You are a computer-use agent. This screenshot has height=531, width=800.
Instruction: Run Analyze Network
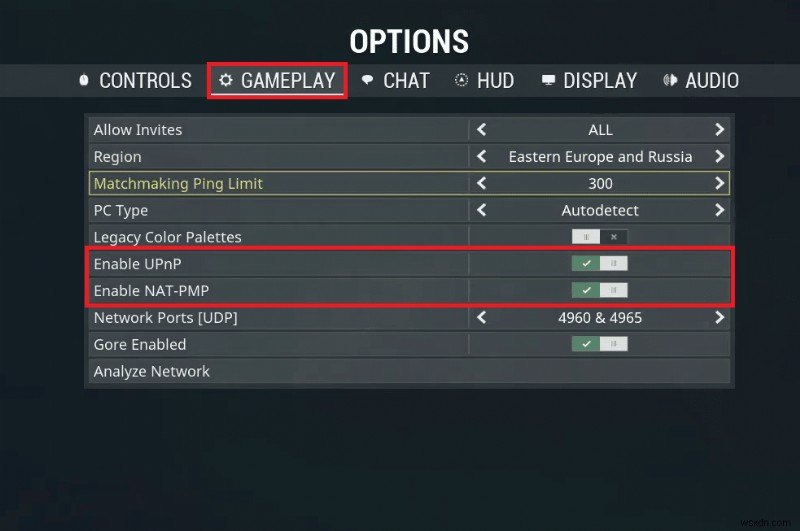[x=152, y=372]
